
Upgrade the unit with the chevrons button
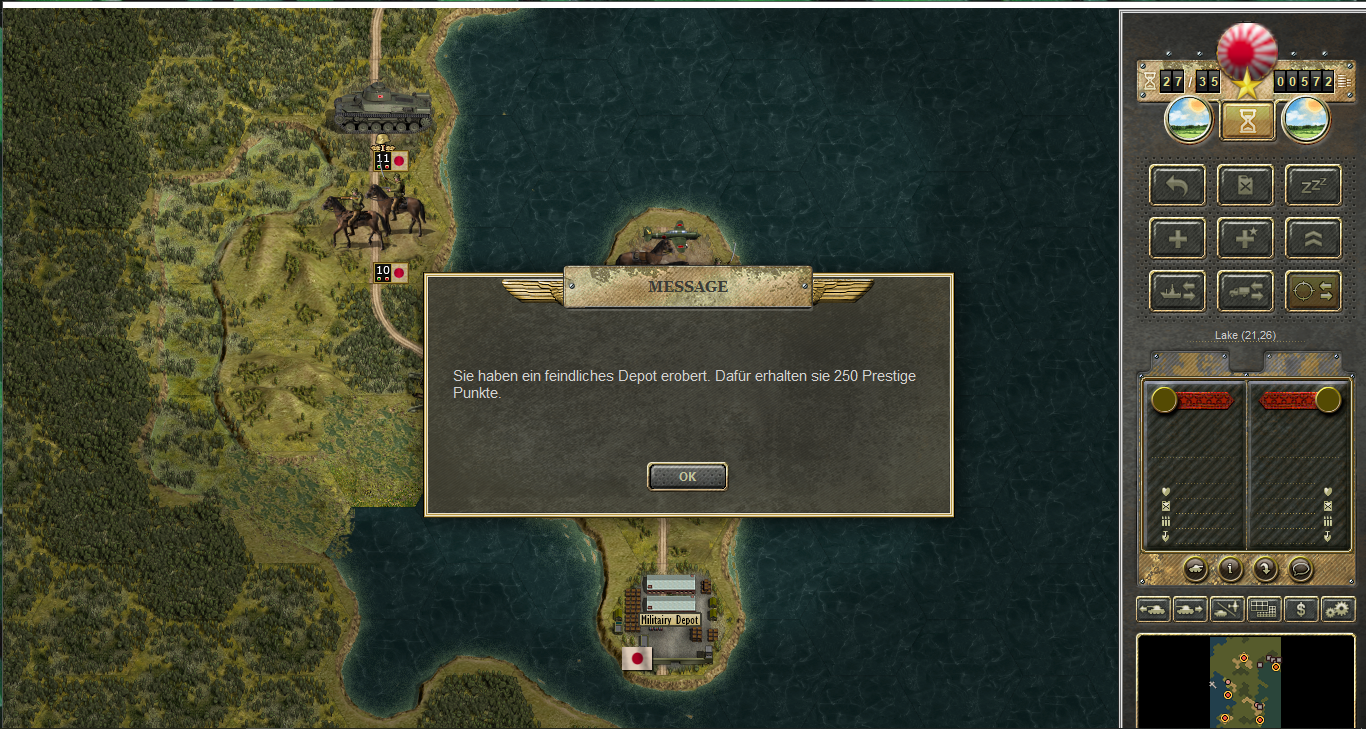click(1313, 239)
